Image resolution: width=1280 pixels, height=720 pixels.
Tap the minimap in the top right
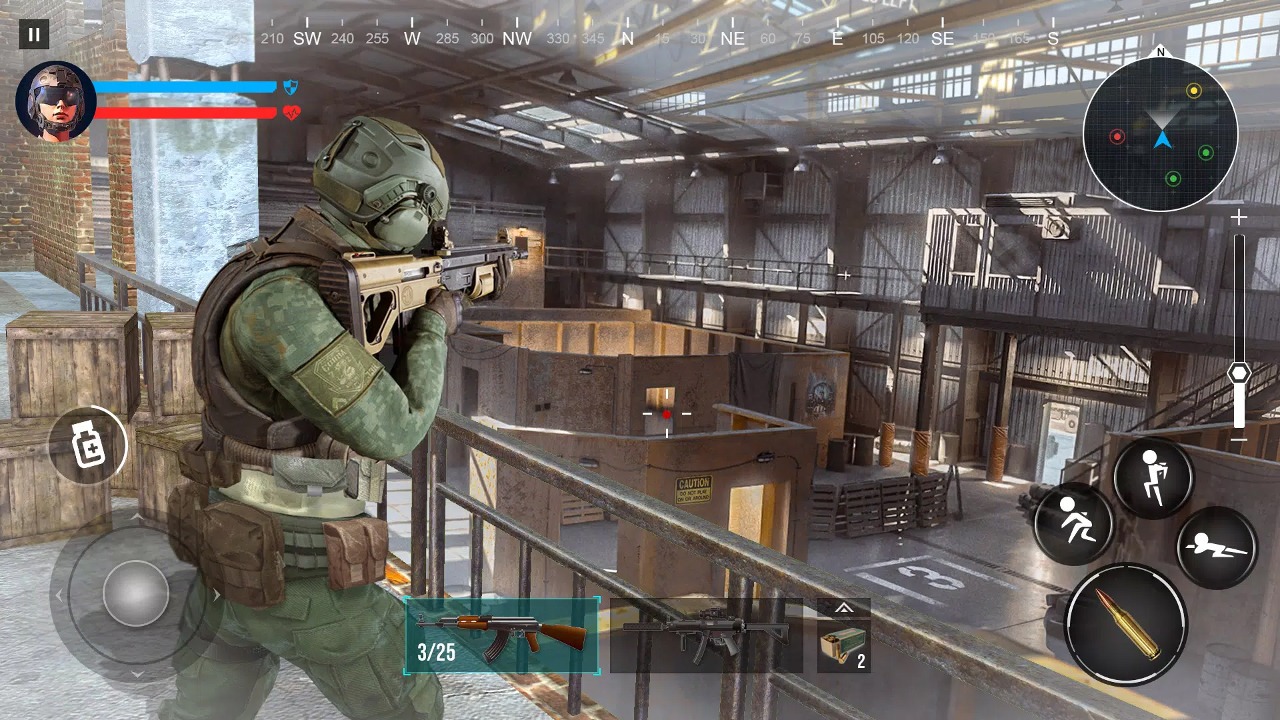(x=1158, y=140)
